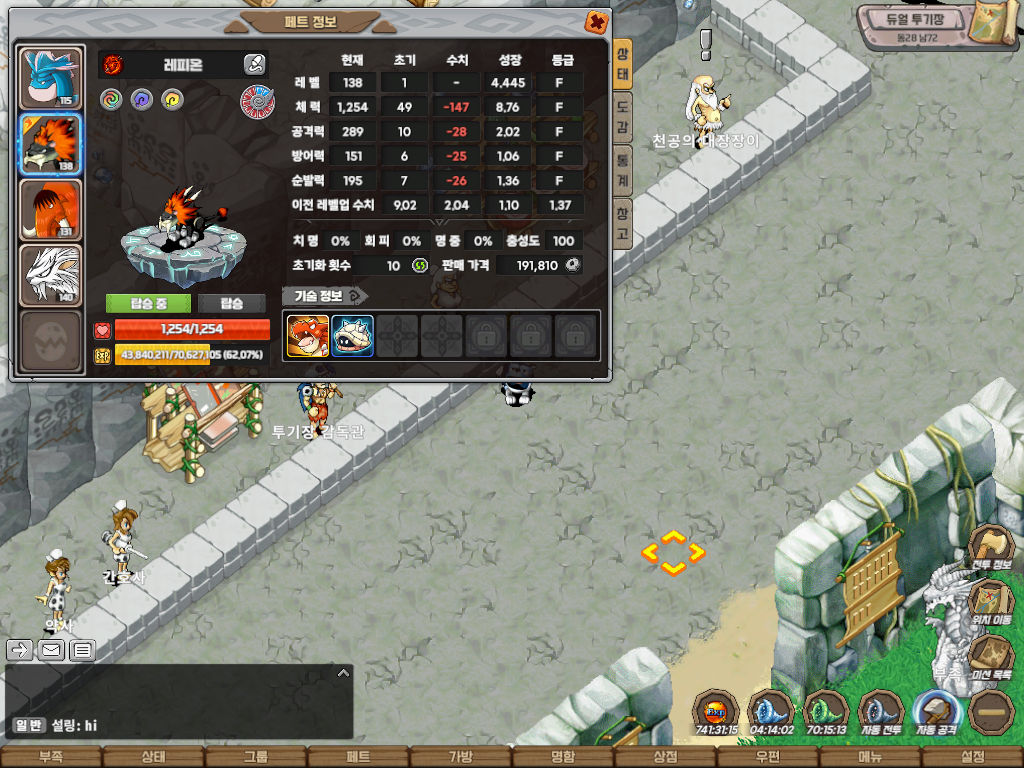Open 설정 settings from the bottom bar
This screenshot has height=768, width=1024.
971,757
